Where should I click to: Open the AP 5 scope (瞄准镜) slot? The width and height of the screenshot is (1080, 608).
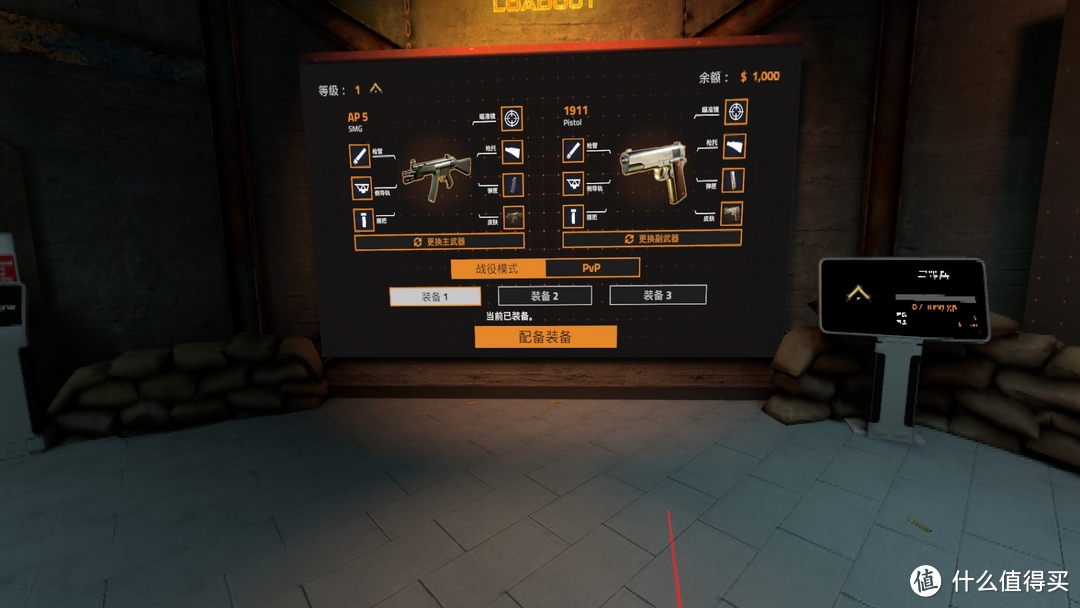tap(512, 119)
